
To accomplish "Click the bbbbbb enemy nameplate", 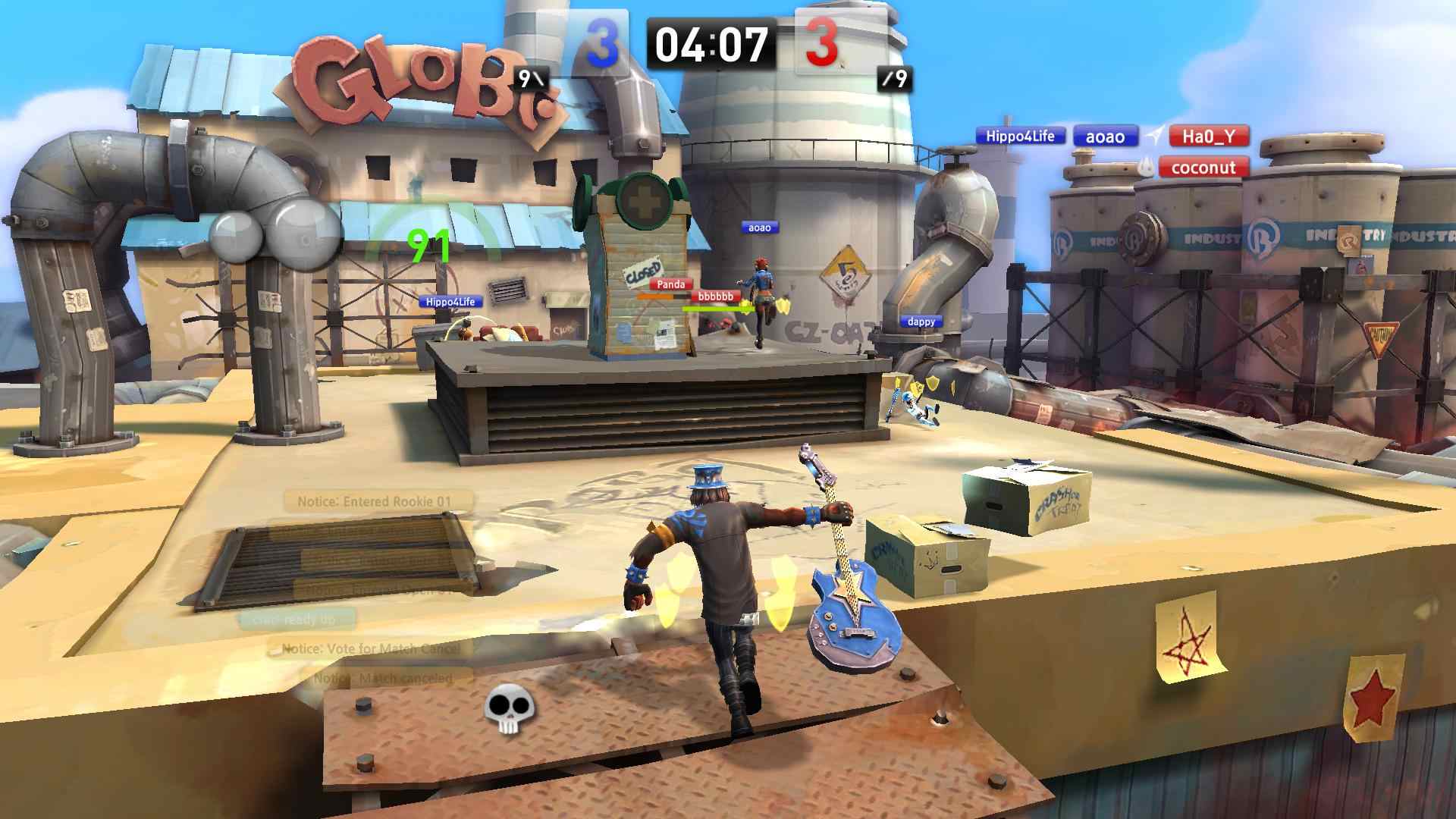I will [715, 296].
